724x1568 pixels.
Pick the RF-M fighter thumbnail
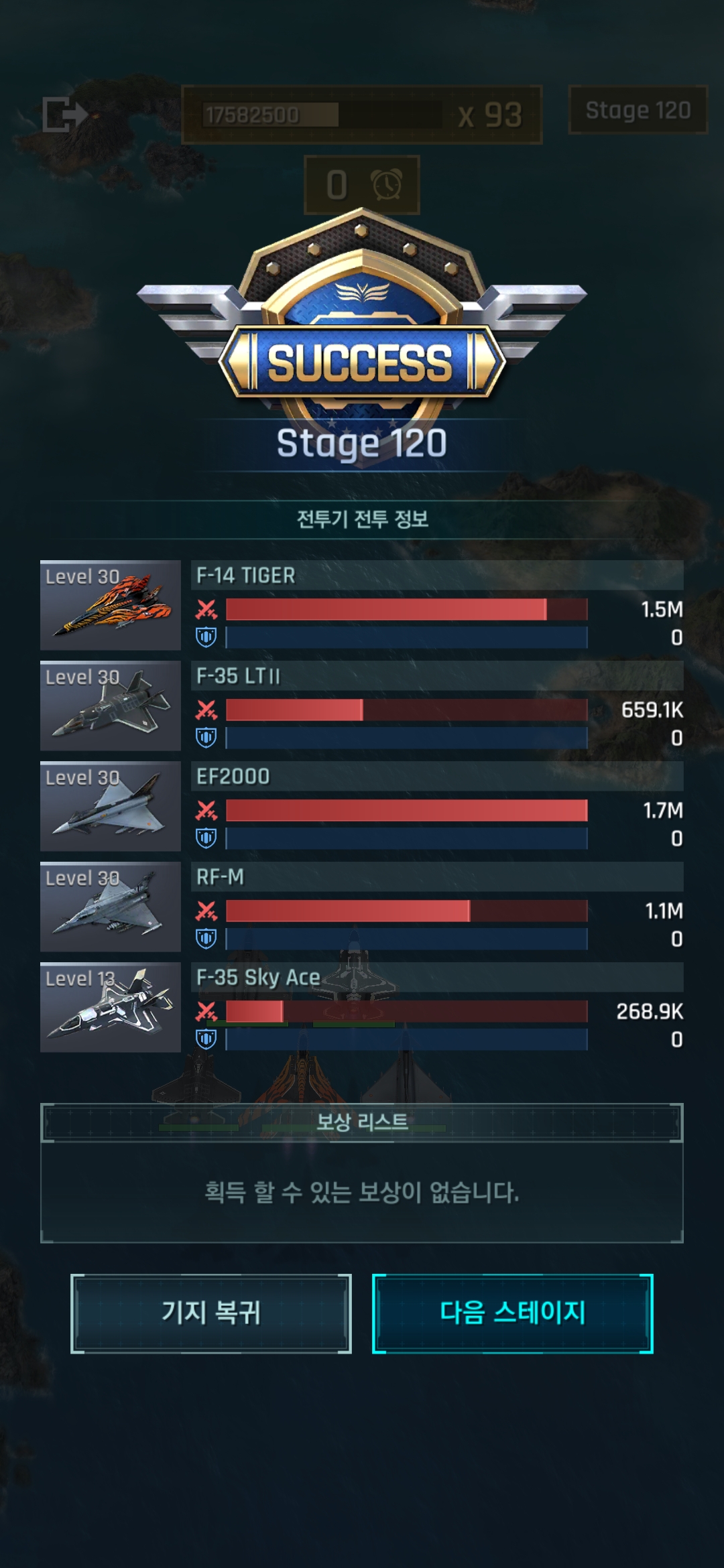click(x=111, y=907)
